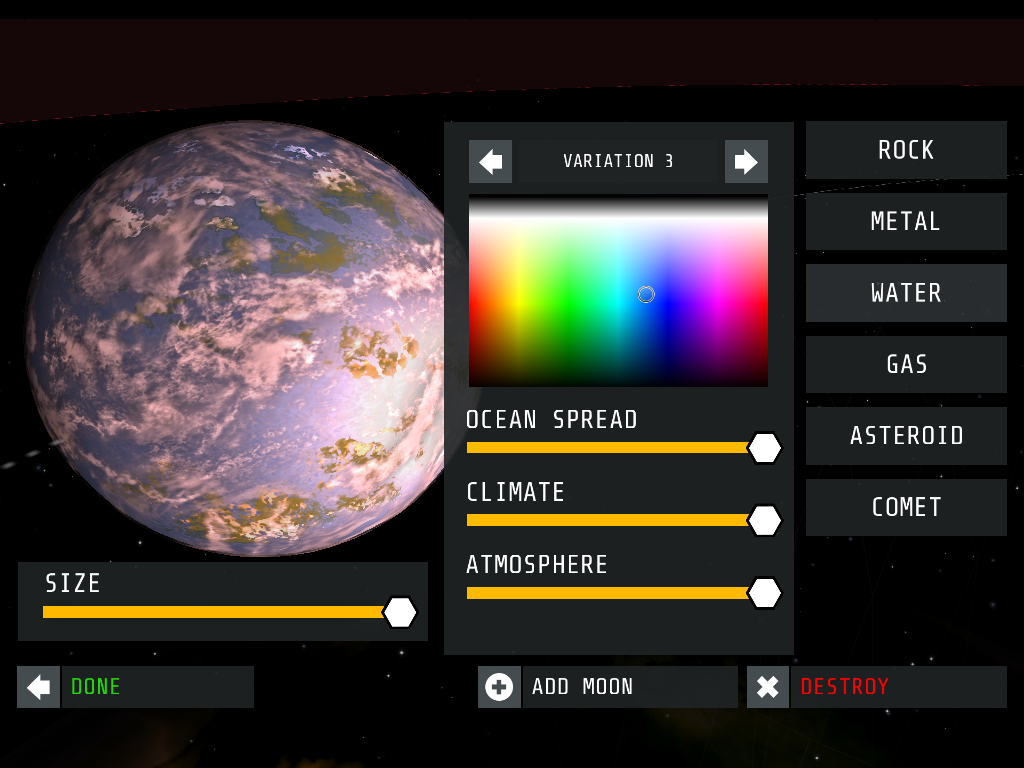
Task: Go to the previous variation with left arrow
Action: click(490, 162)
